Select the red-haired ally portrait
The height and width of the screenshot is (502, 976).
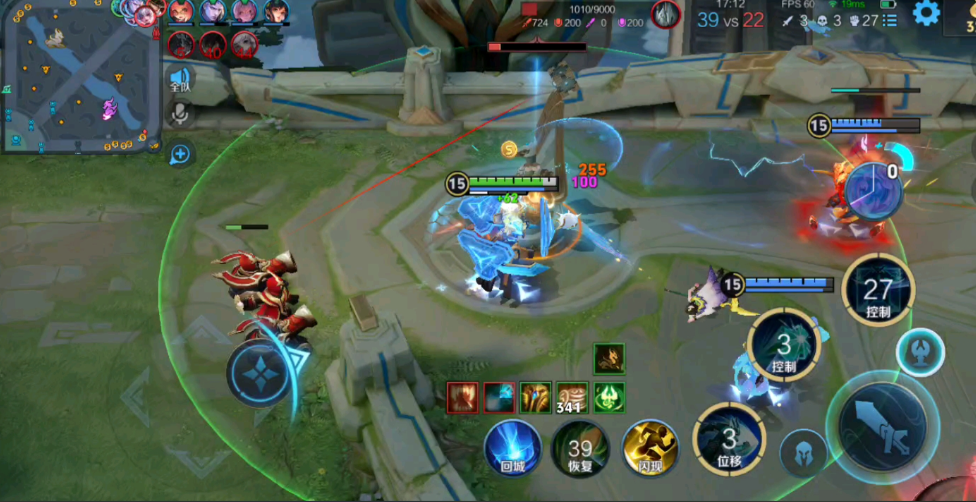180,12
